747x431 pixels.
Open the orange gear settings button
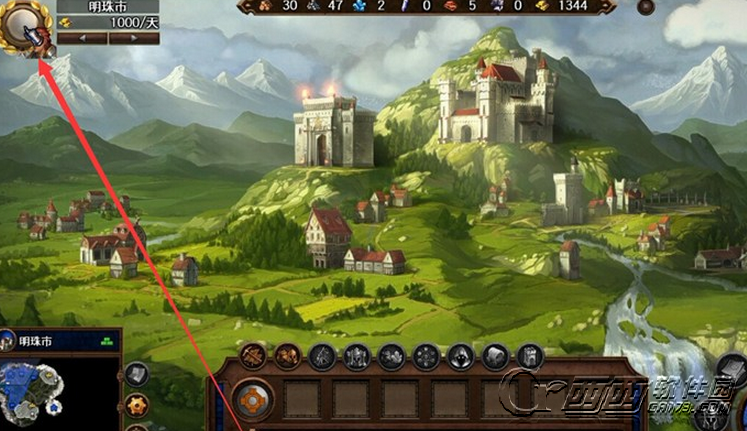coord(137,405)
